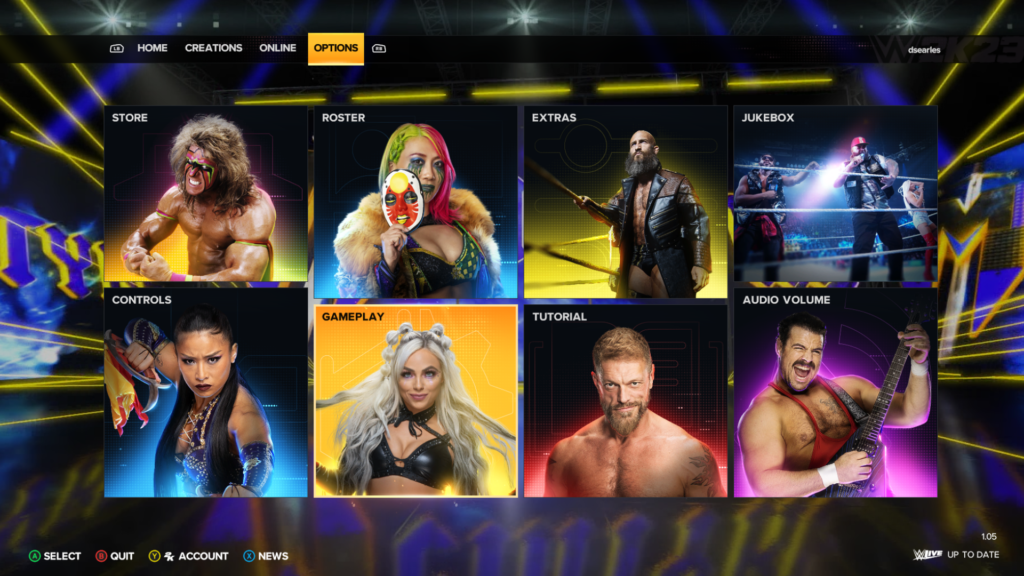The image size is (1024, 576).
Task: Open the Audio Volume tile
Action: point(835,393)
